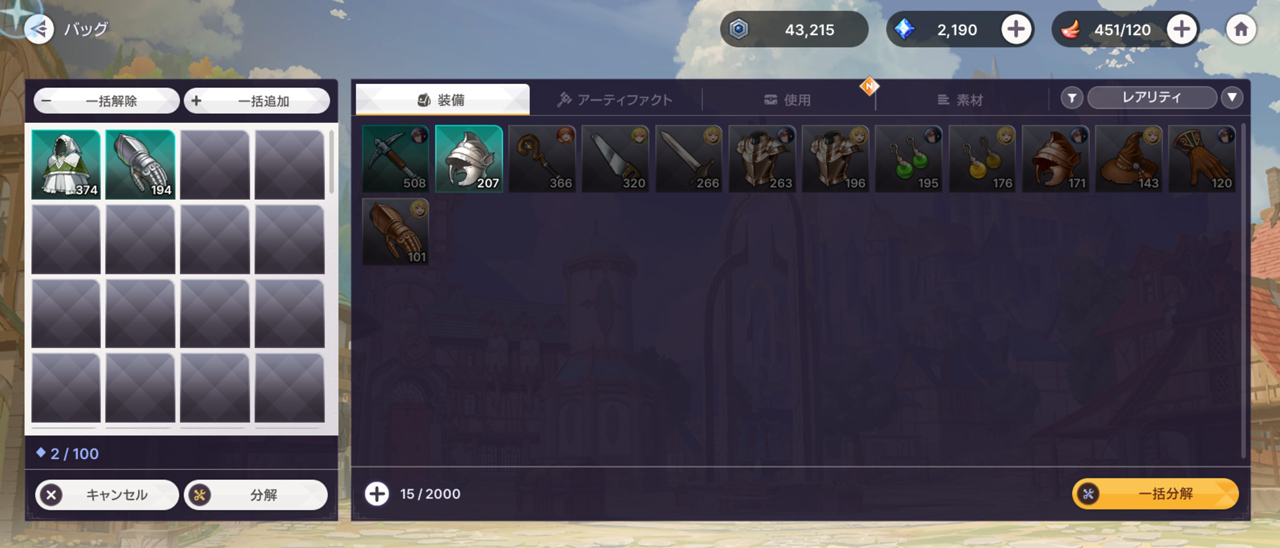Click 一括追加 to add all items
1280x548 pixels.
(257, 101)
